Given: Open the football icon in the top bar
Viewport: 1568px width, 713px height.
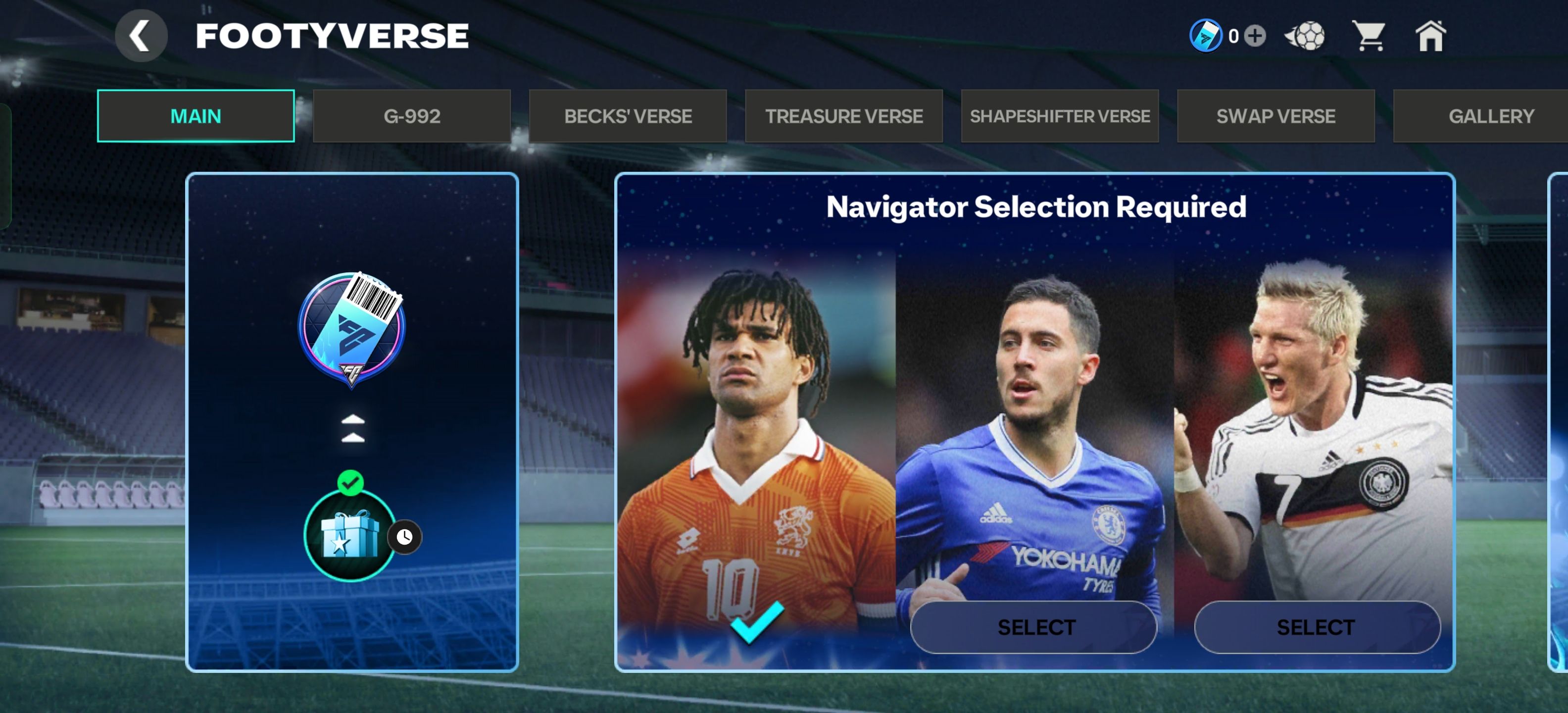Looking at the screenshot, I should click(1306, 36).
